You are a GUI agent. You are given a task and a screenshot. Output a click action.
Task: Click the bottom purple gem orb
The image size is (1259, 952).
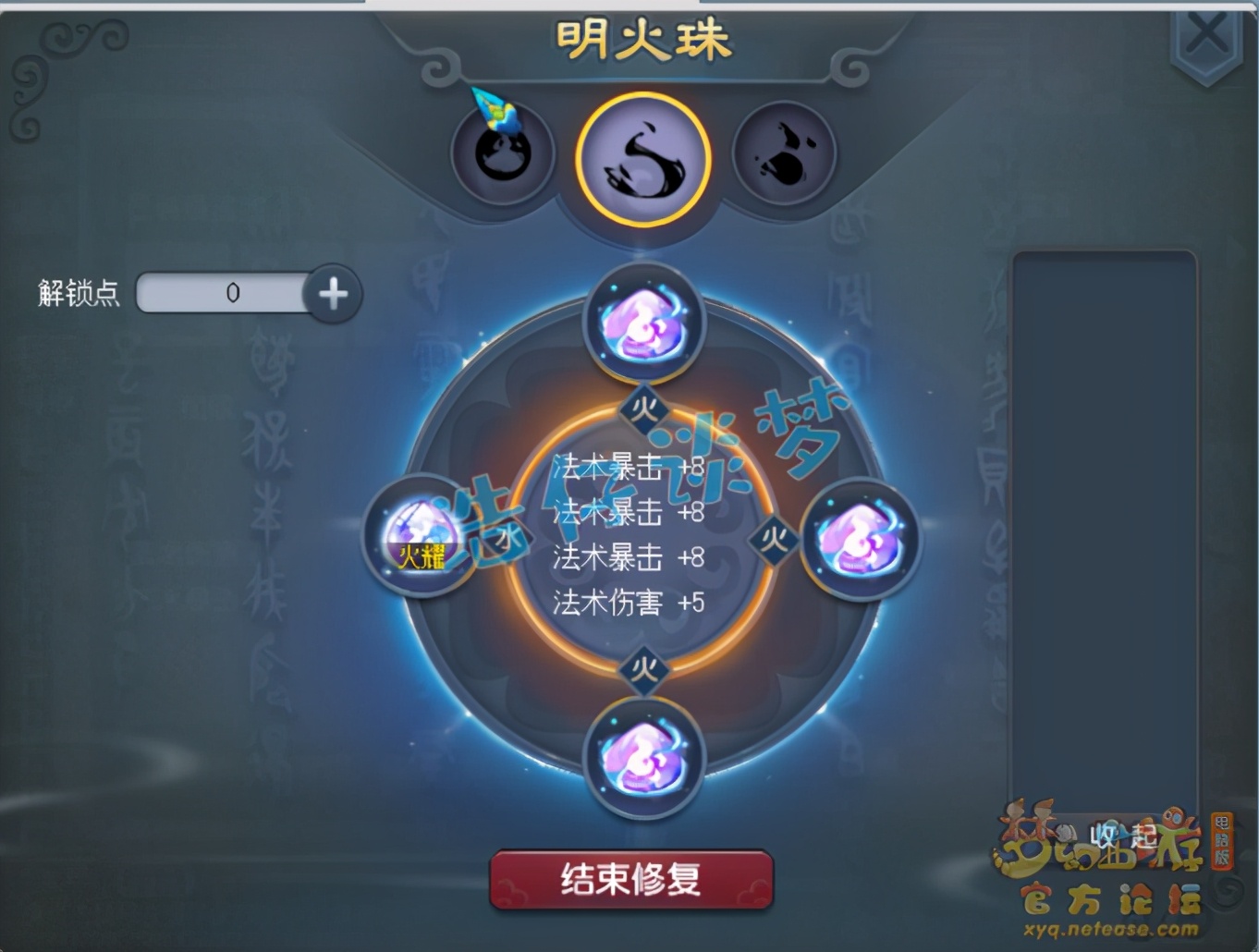647,758
